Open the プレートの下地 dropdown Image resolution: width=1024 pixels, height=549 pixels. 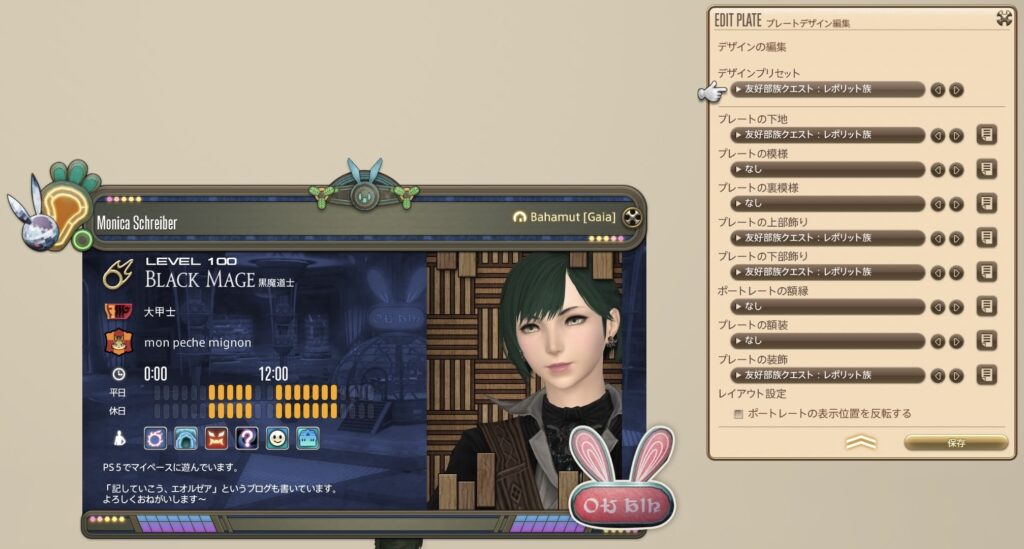[826, 135]
